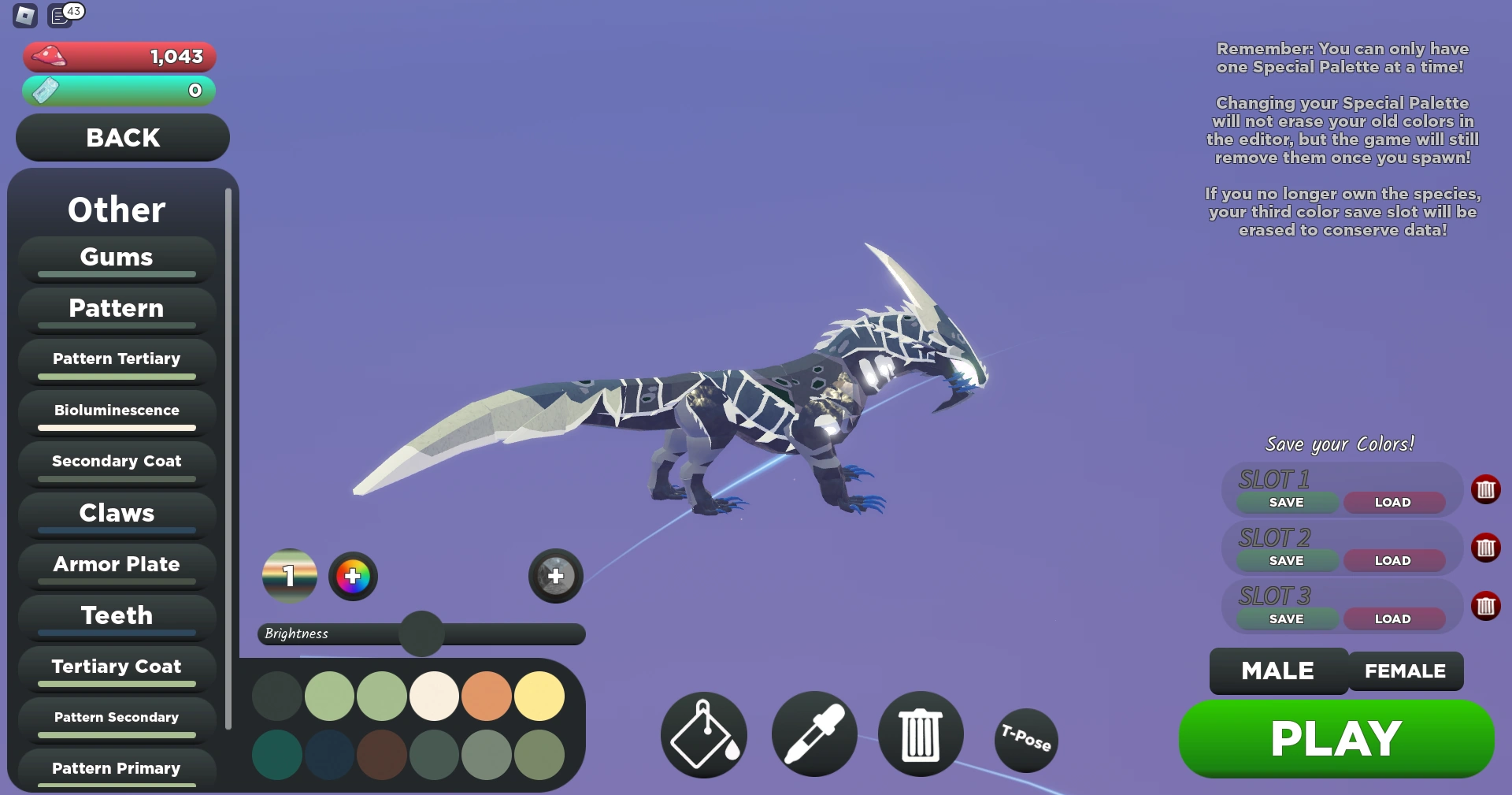The width and height of the screenshot is (1512, 795).
Task: Open the color wheel picker
Action: 353,576
